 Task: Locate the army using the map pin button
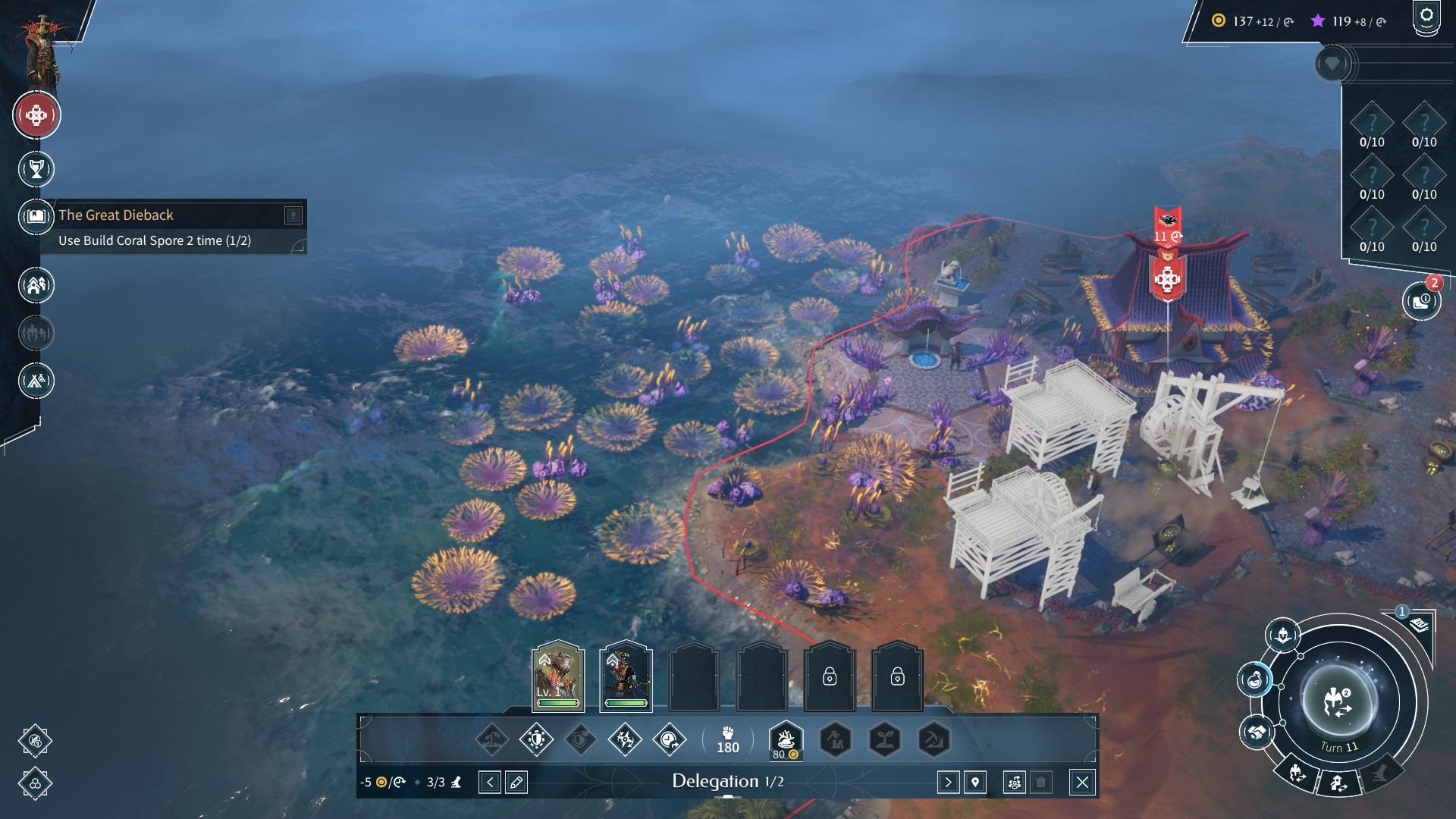(975, 782)
